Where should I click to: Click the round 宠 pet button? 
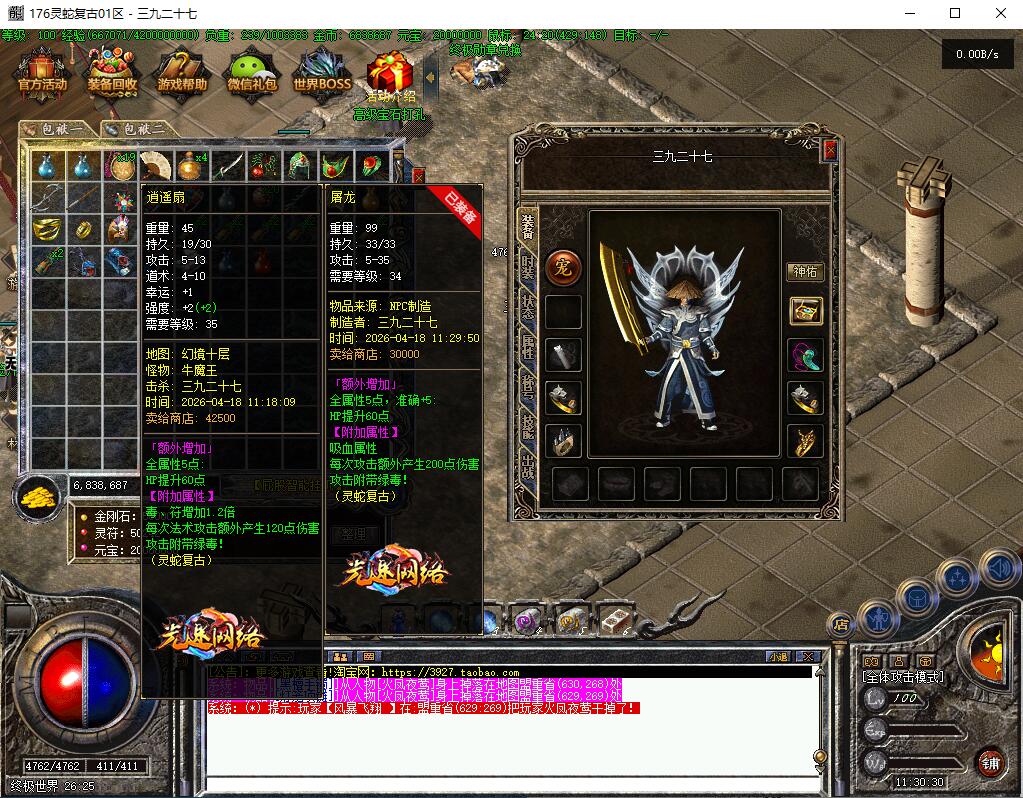[x=564, y=267]
